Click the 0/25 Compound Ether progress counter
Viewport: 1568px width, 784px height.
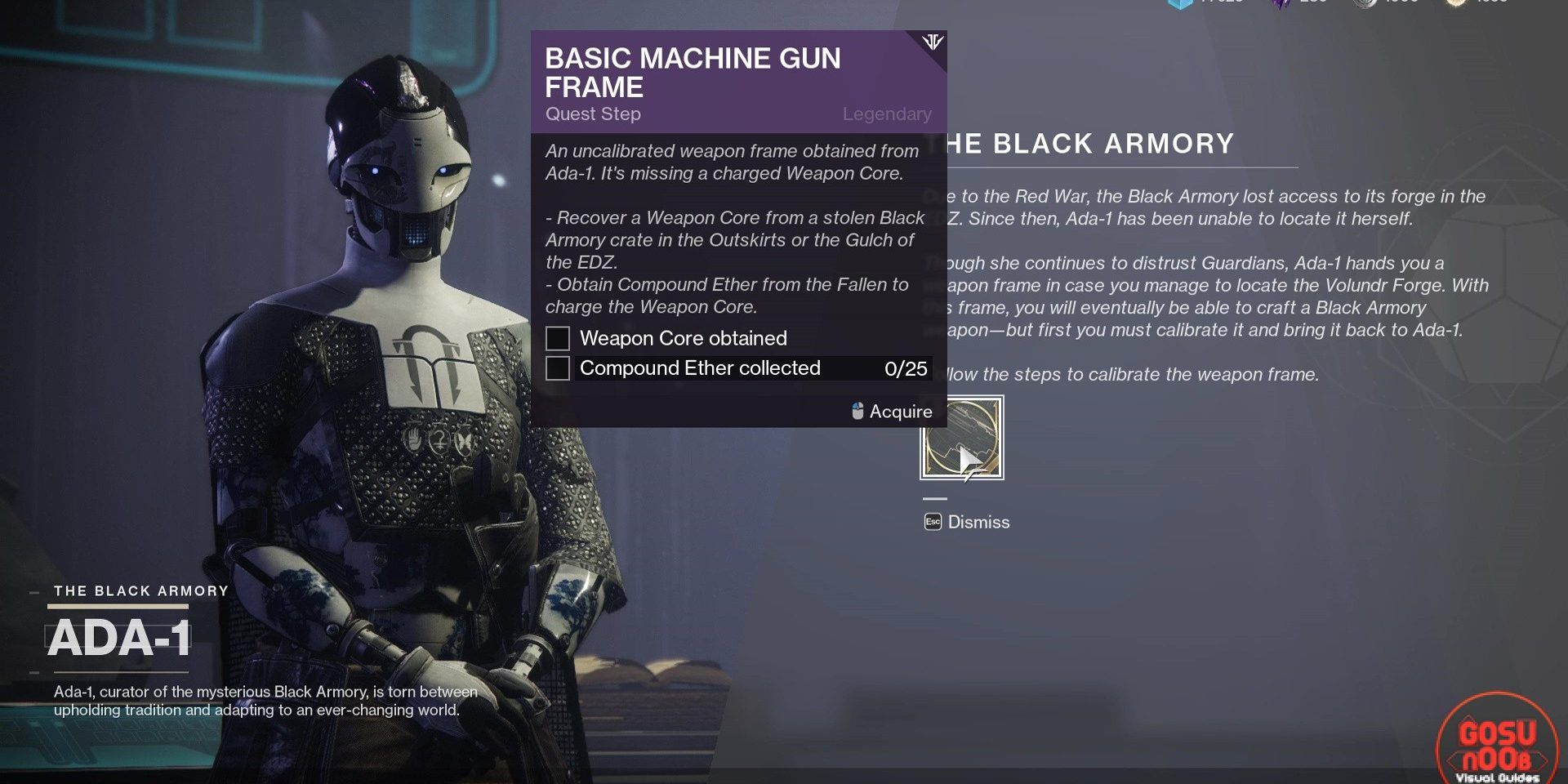point(906,368)
